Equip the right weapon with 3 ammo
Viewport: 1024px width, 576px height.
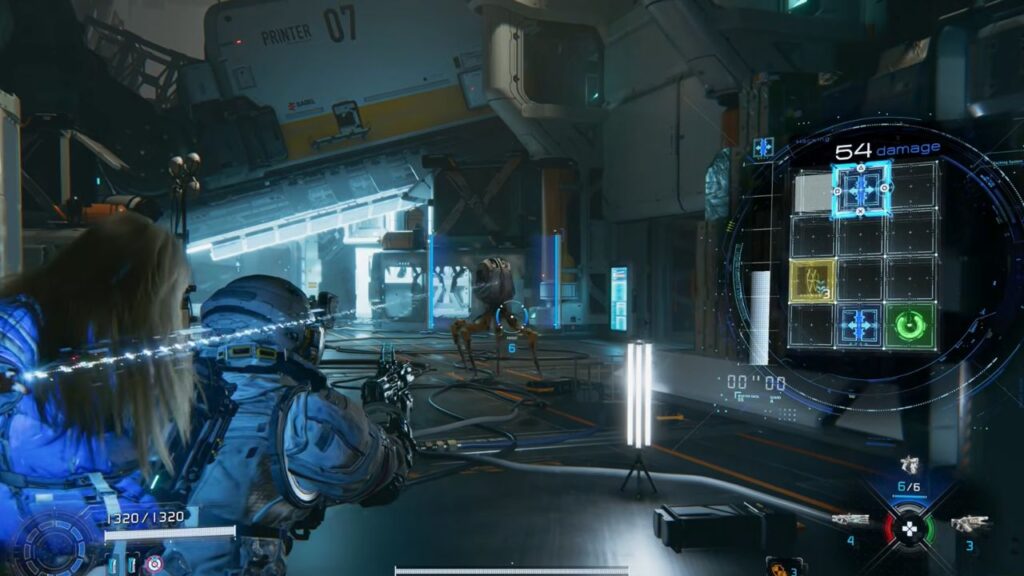pos(969,523)
